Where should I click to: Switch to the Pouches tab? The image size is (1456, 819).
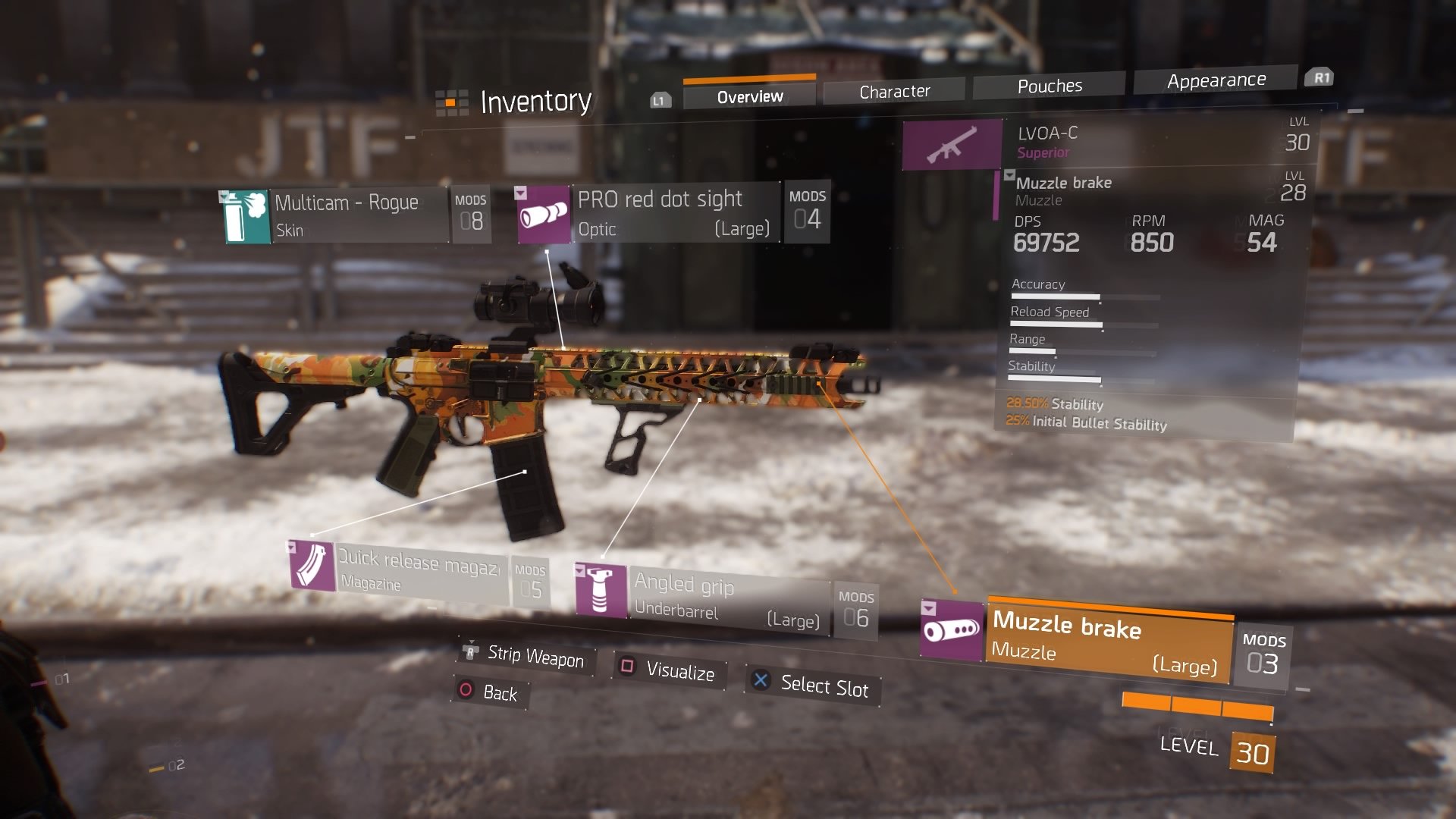coord(1049,86)
